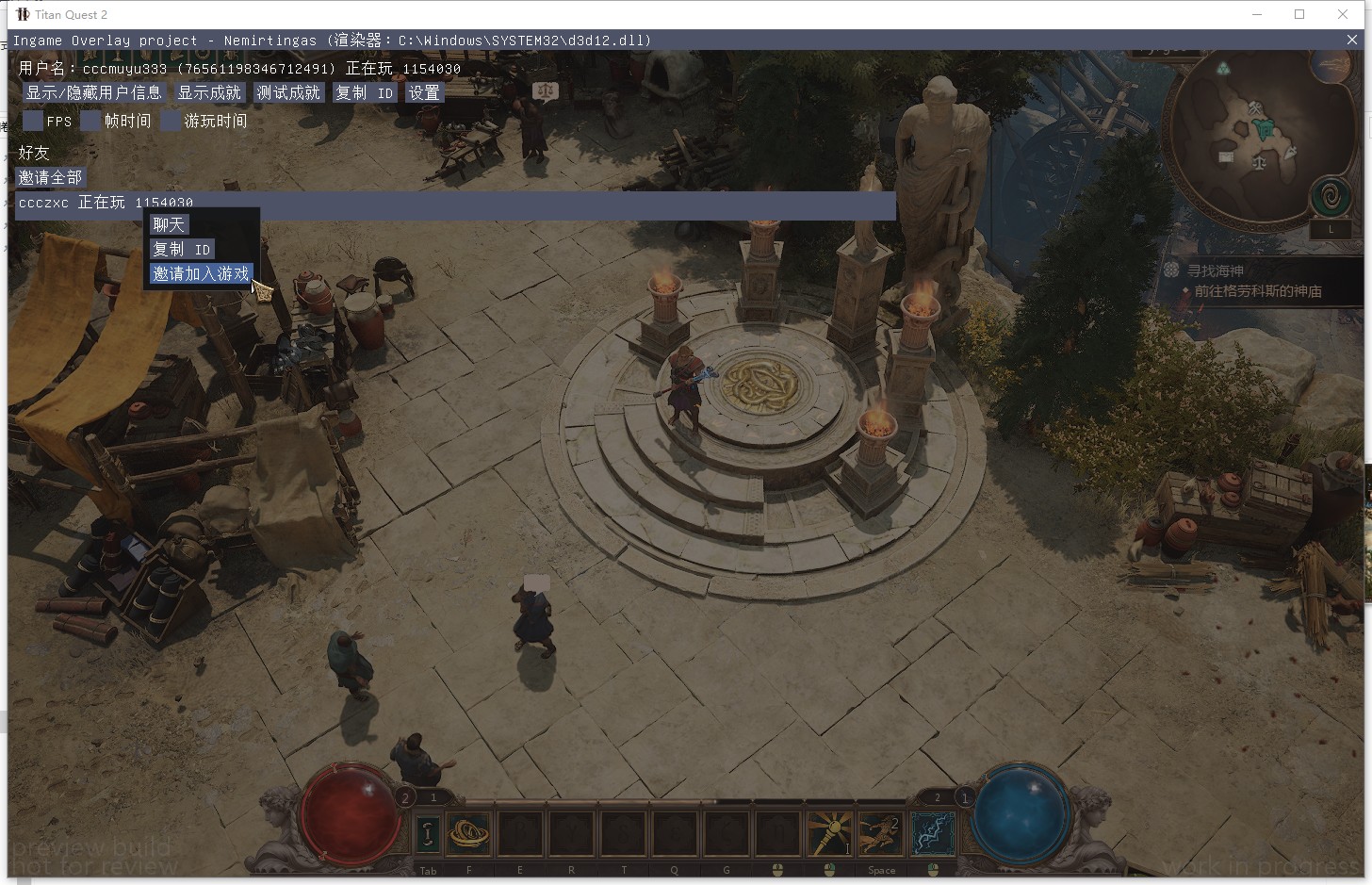Viewport: 1372px width, 885px height.
Task: Maximize the Titan Quest 2 window
Action: pos(1299,14)
